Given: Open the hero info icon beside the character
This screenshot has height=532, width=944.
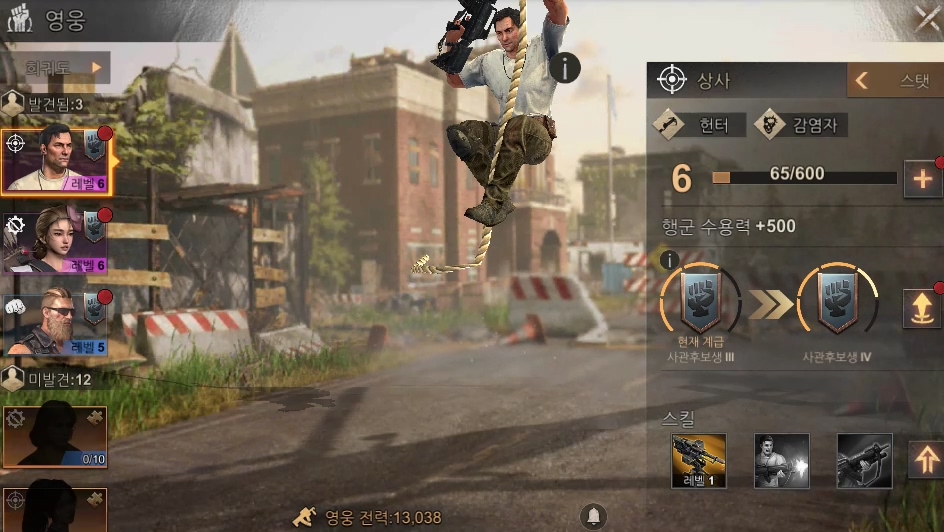Looking at the screenshot, I should click(x=565, y=68).
